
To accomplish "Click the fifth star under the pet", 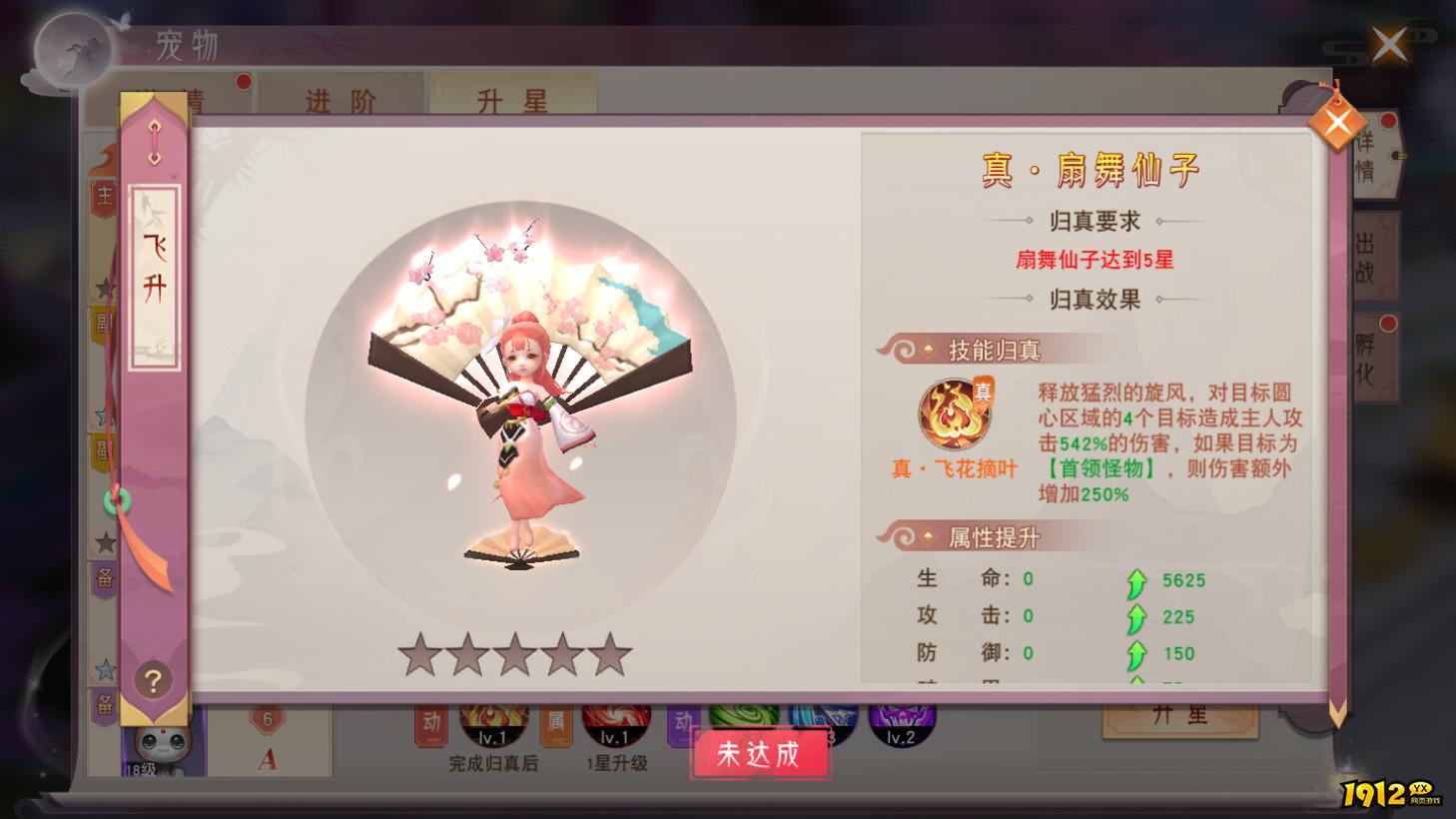I will point(611,655).
